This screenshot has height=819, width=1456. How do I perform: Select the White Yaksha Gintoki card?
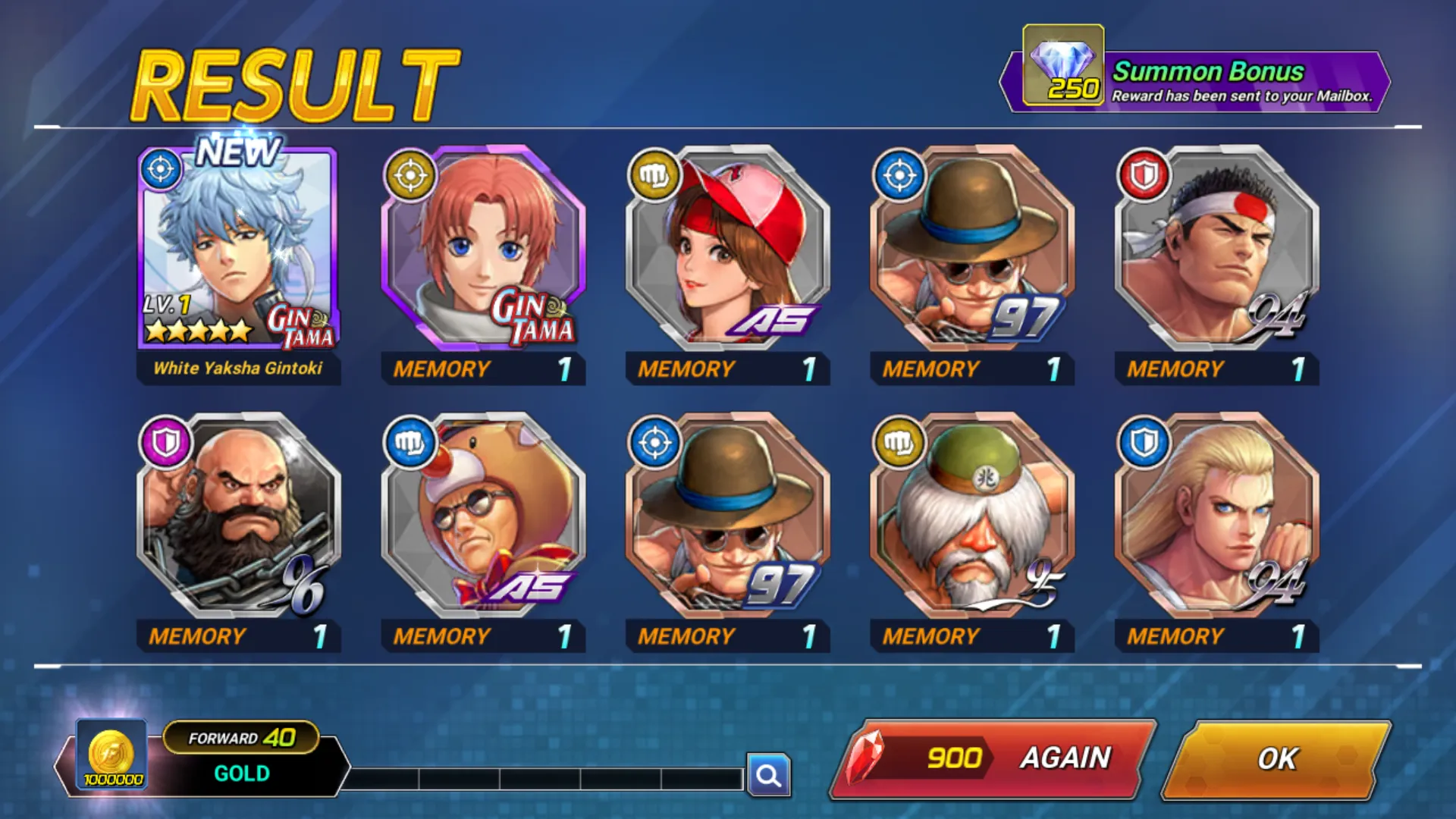[x=238, y=250]
